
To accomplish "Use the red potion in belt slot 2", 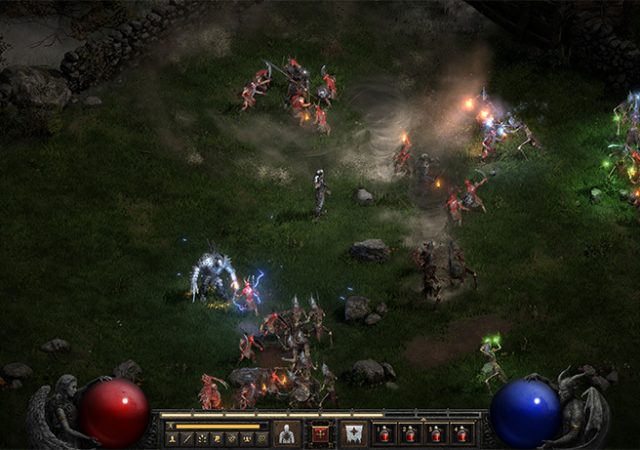I will [409, 434].
